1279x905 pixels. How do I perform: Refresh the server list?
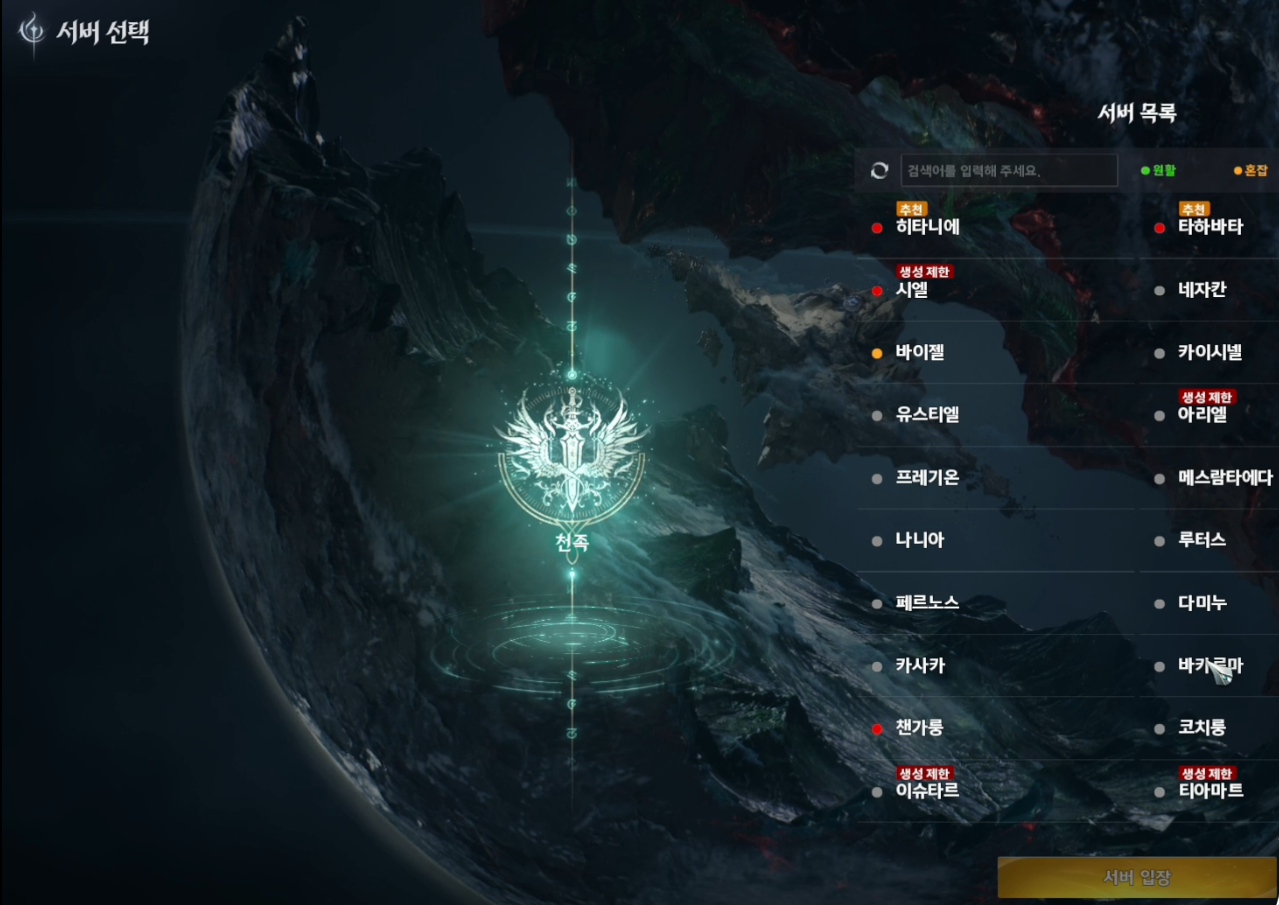pyautogui.click(x=879, y=171)
